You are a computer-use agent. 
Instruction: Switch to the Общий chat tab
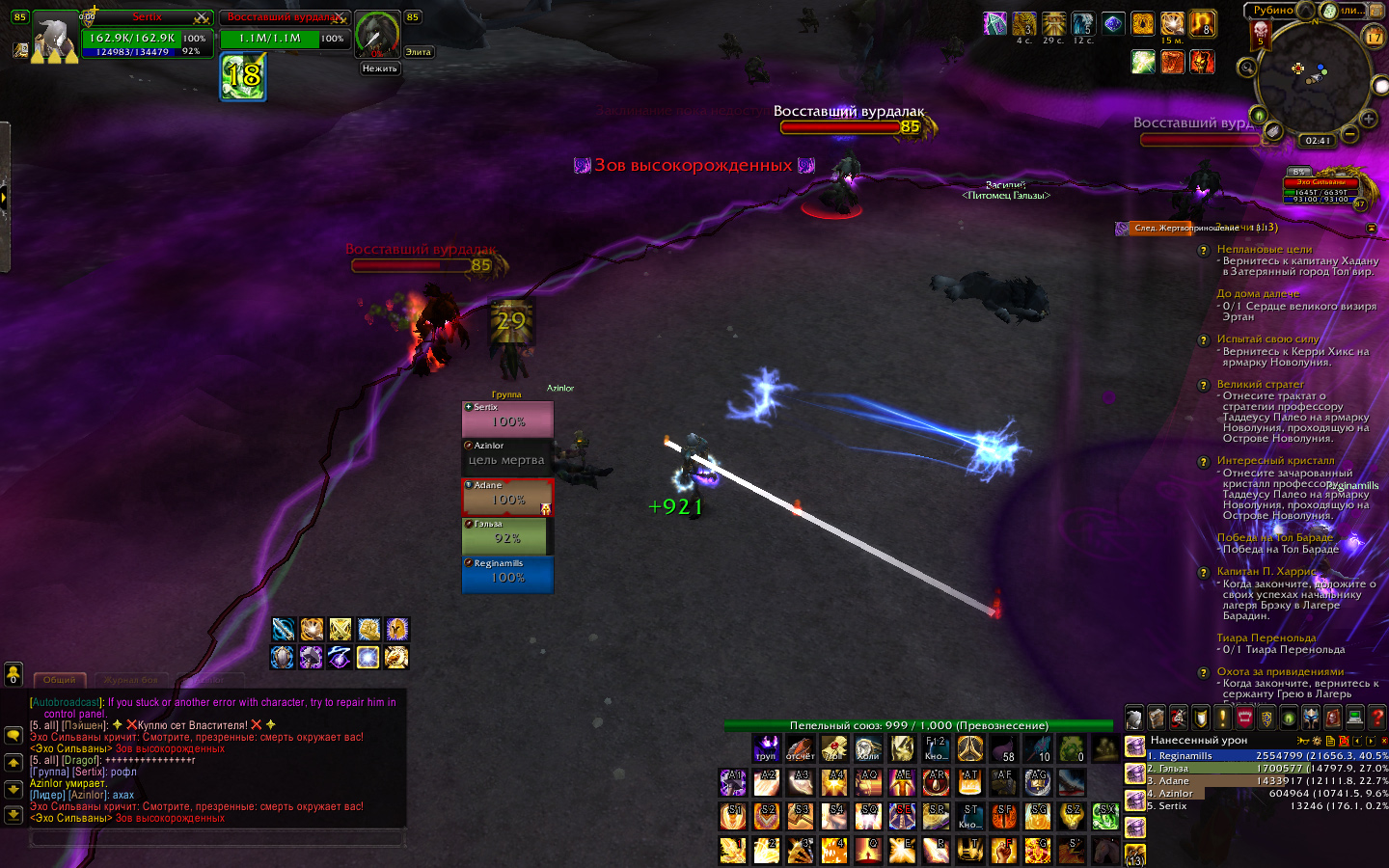59,680
